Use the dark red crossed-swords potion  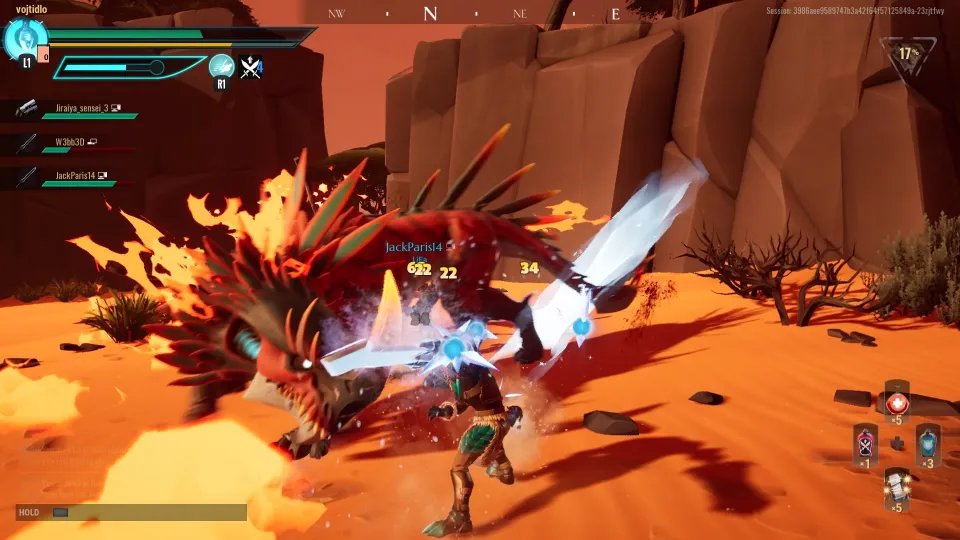(x=865, y=443)
